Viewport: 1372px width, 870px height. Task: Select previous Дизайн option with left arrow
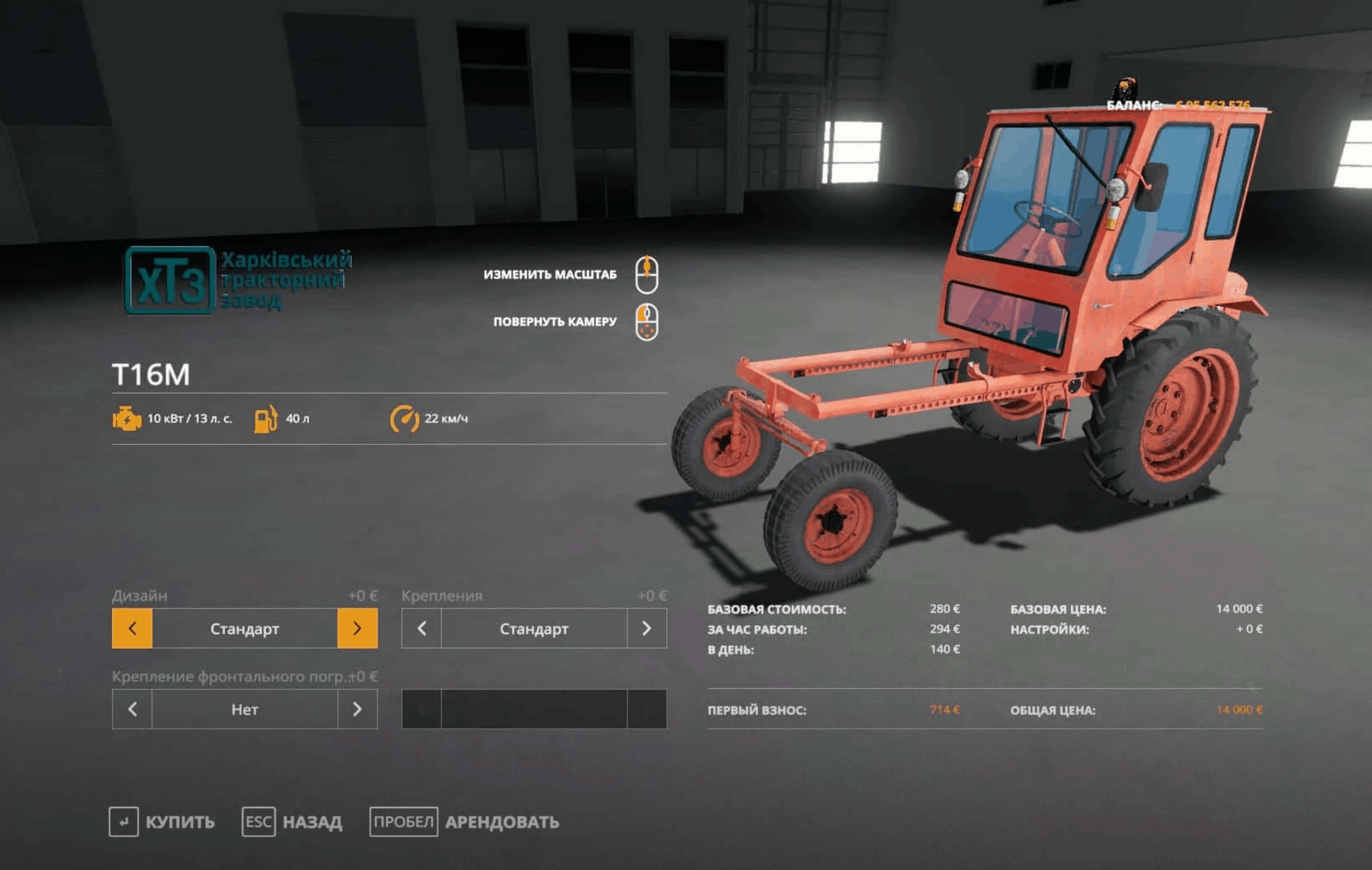pyautogui.click(x=132, y=629)
